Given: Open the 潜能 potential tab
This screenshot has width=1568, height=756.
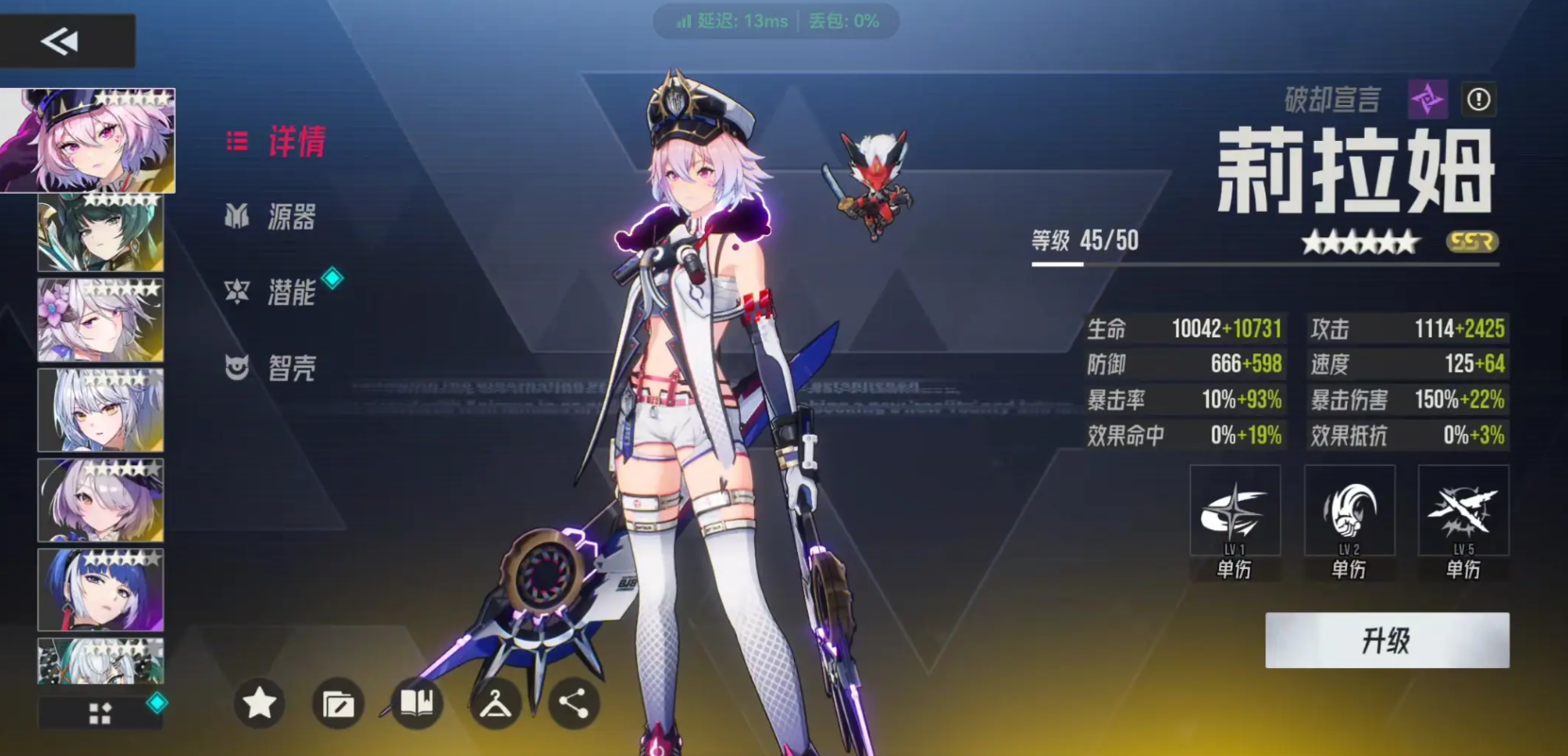Looking at the screenshot, I should (x=274, y=292).
